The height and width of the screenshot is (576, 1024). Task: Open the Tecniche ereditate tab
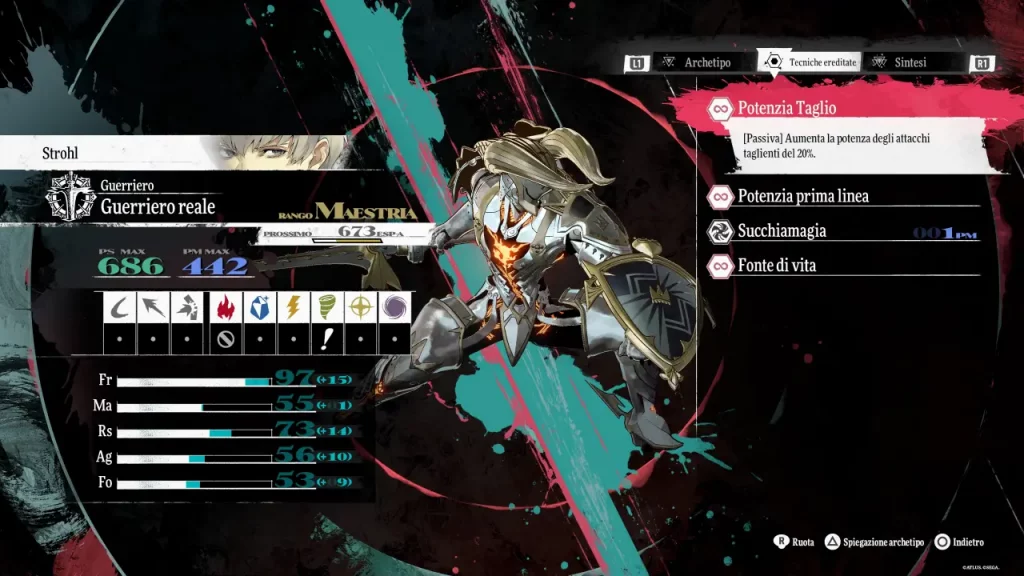click(x=810, y=62)
